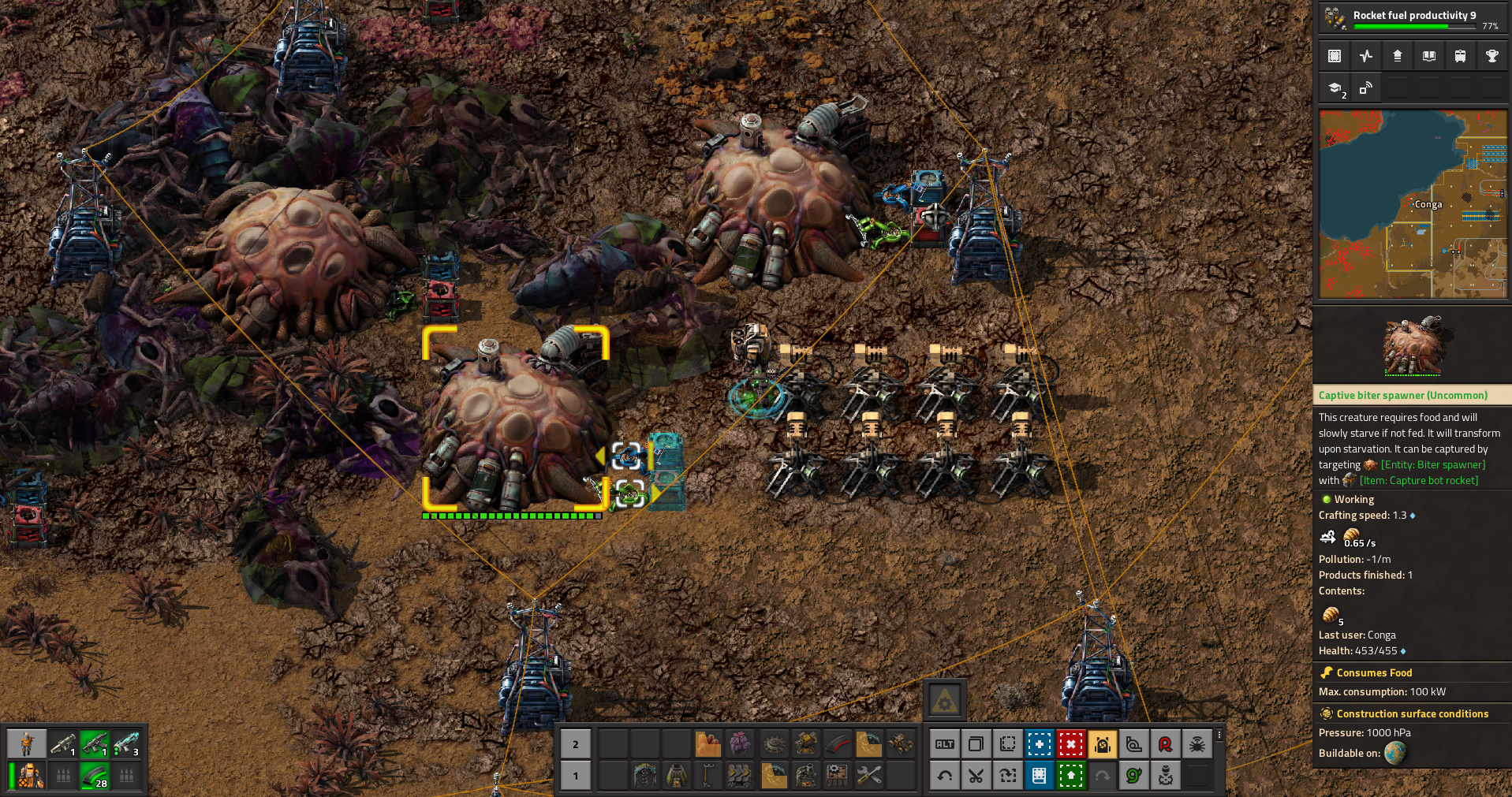Activate the red deconstruction planner tool

(x=1070, y=743)
